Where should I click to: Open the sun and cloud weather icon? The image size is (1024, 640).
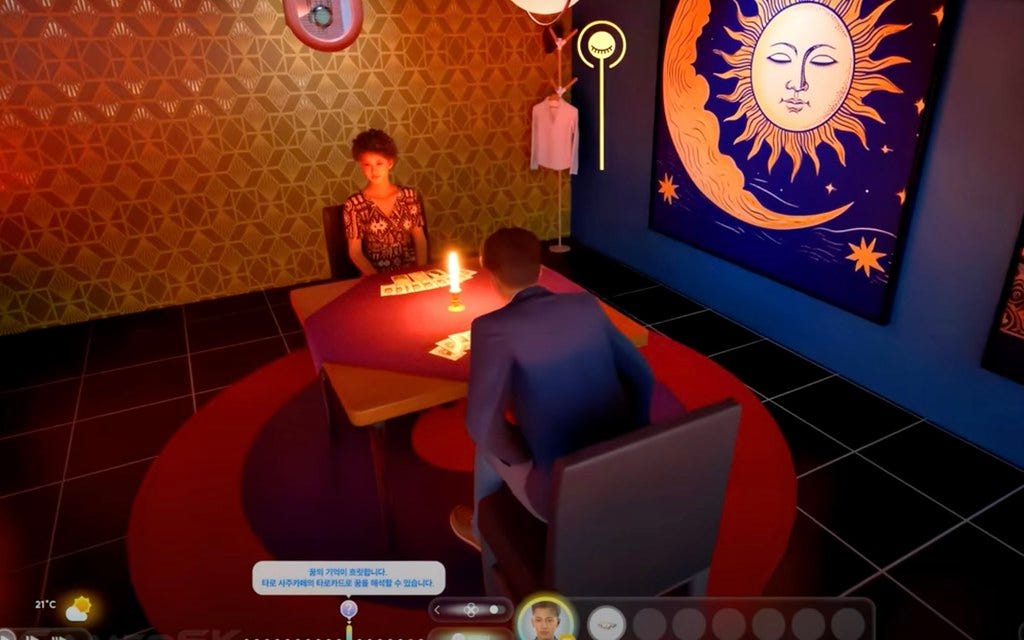point(78,608)
